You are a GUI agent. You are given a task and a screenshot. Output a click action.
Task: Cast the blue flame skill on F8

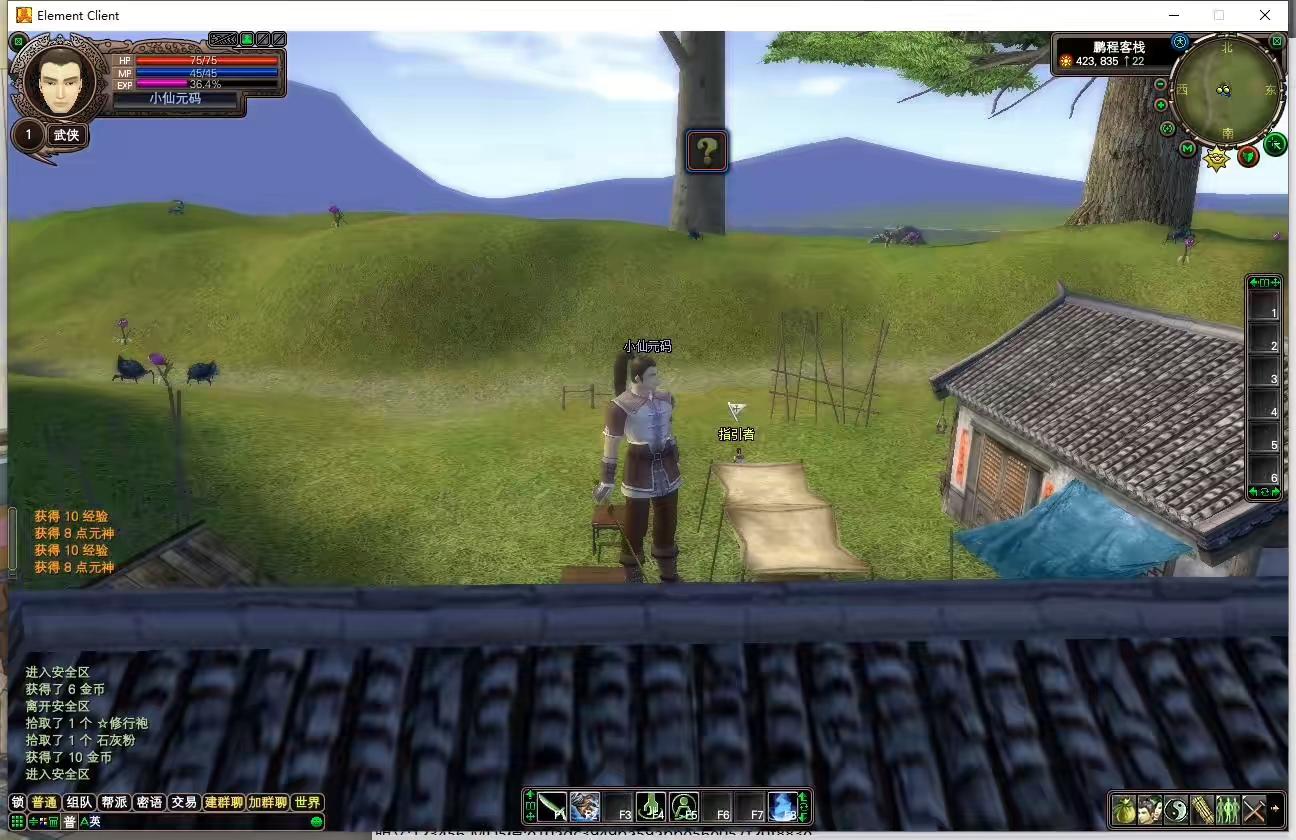(x=786, y=807)
